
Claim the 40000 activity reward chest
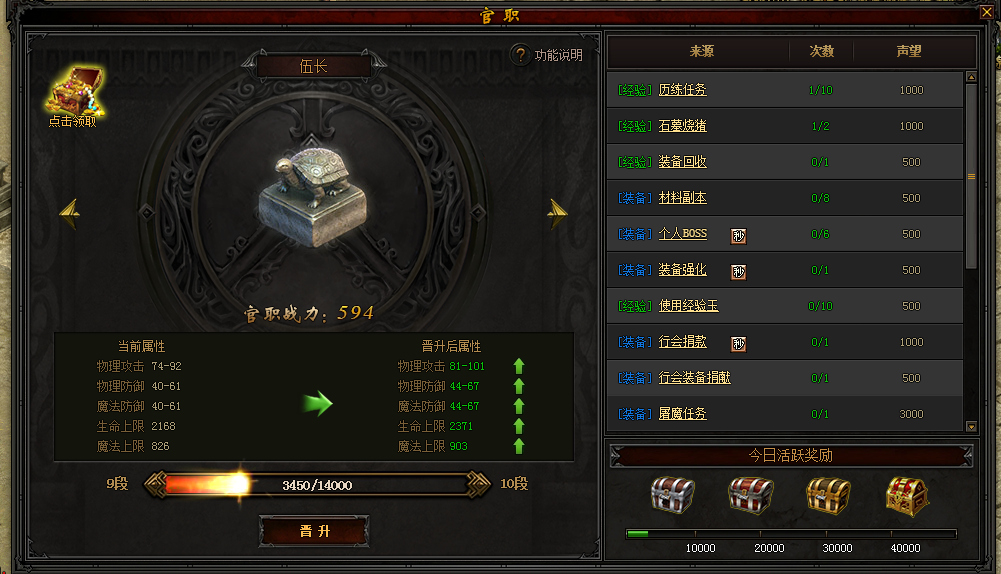906,495
